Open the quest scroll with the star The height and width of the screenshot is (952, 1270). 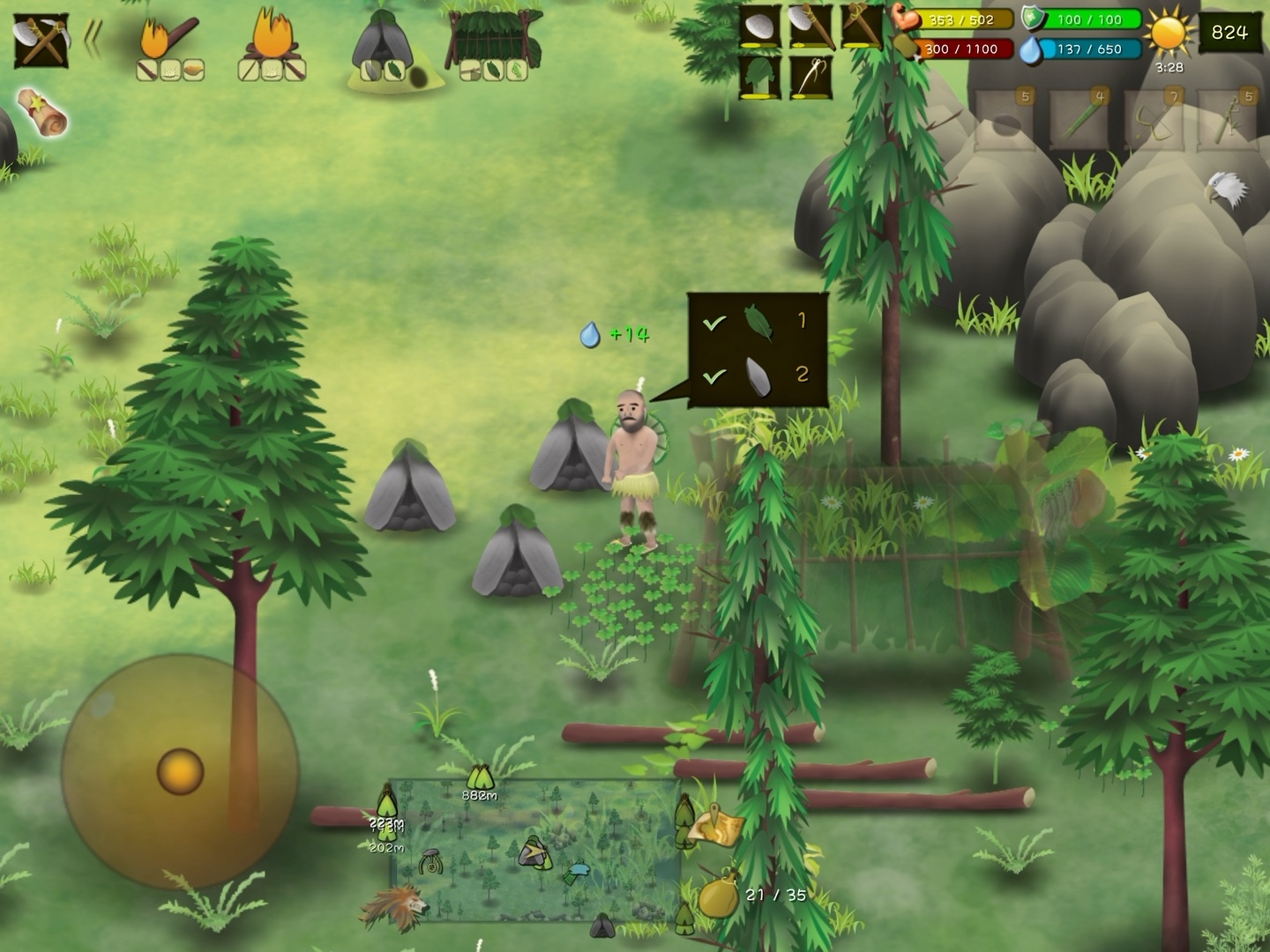(42, 113)
